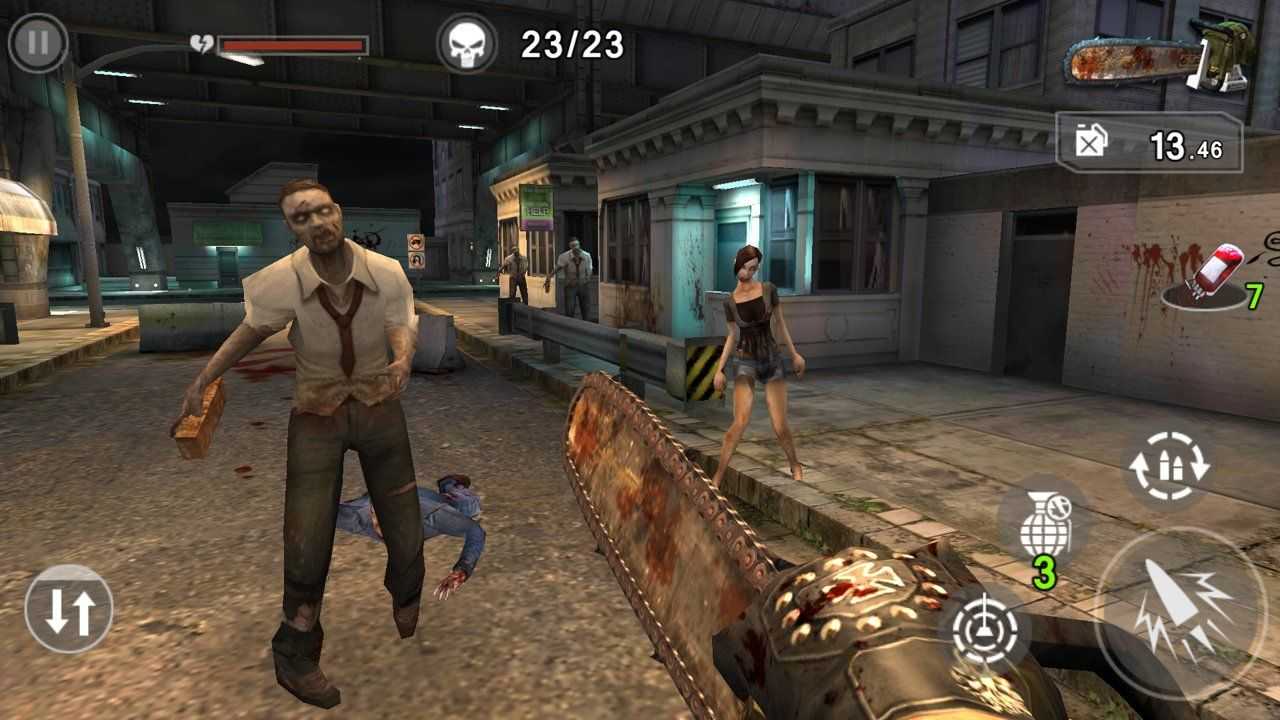Pause the game
The height and width of the screenshot is (720, 1280).
(x=38, y=44)
